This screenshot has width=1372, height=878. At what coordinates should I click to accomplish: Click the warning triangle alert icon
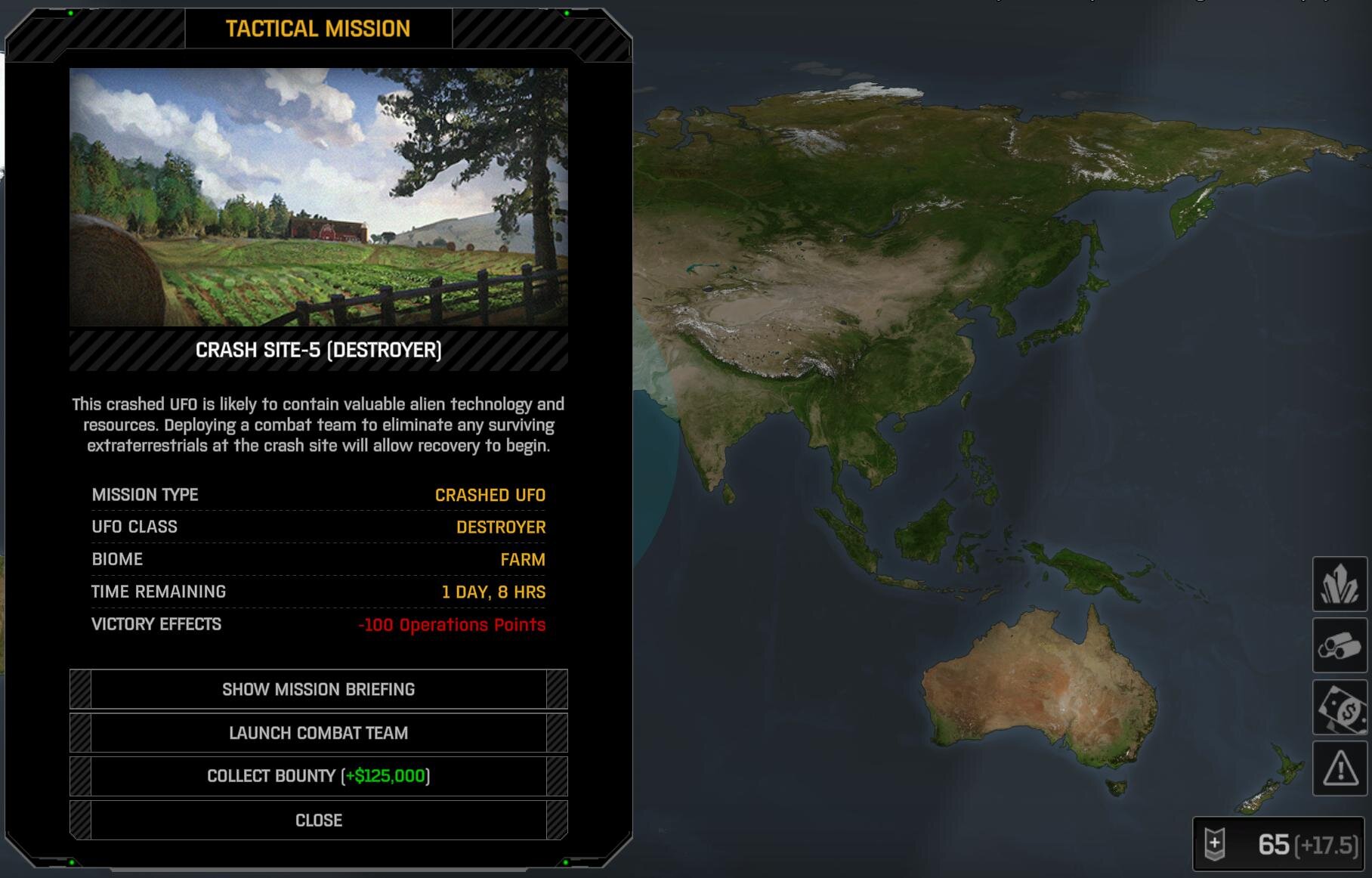[1340, 769]
